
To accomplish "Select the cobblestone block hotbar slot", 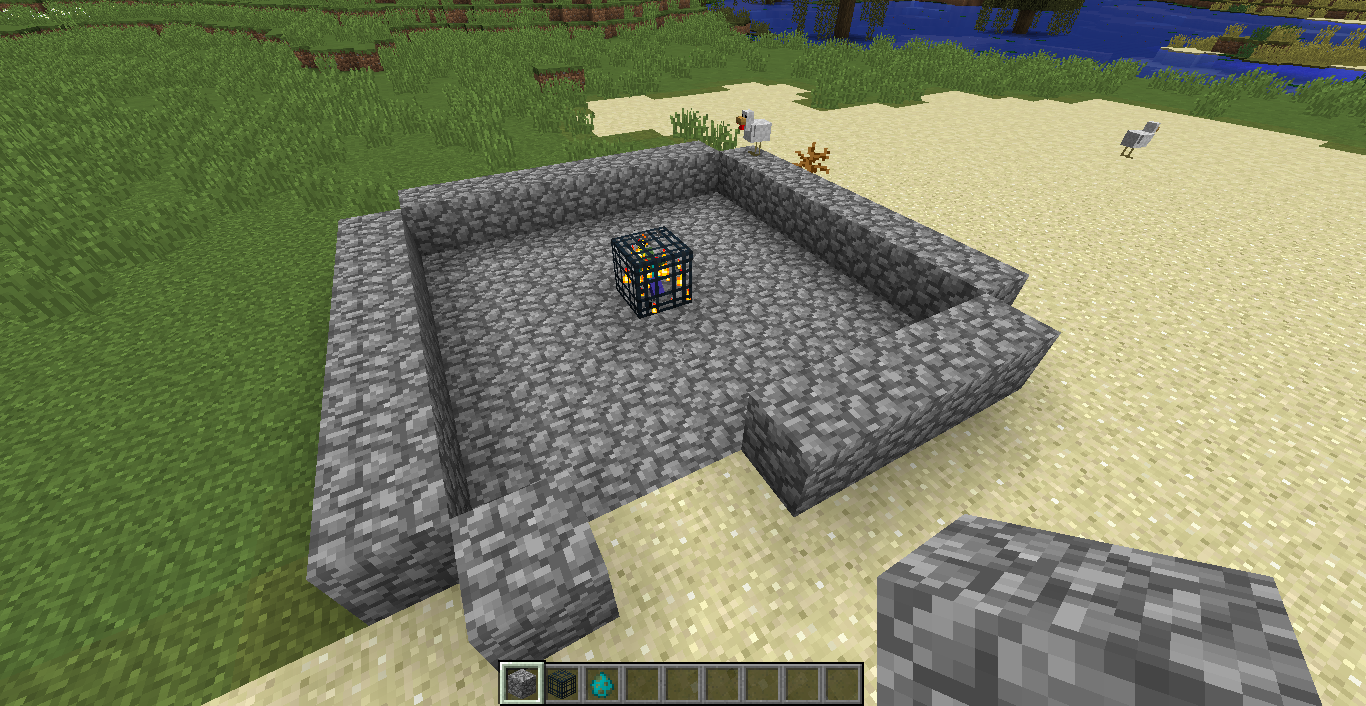I will point(521,683).
